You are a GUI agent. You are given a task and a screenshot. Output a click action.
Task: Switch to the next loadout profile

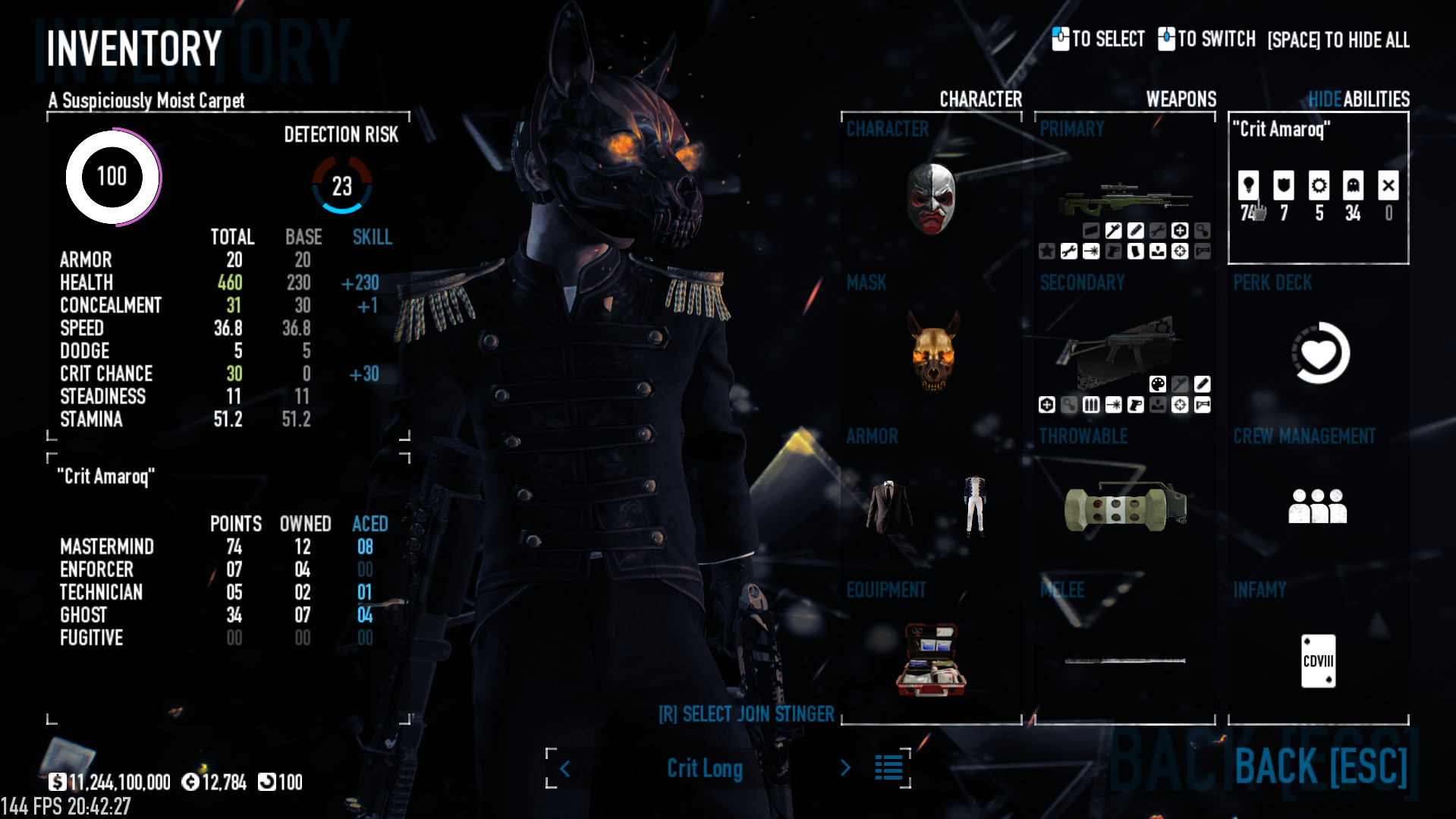tap(845, 768)
